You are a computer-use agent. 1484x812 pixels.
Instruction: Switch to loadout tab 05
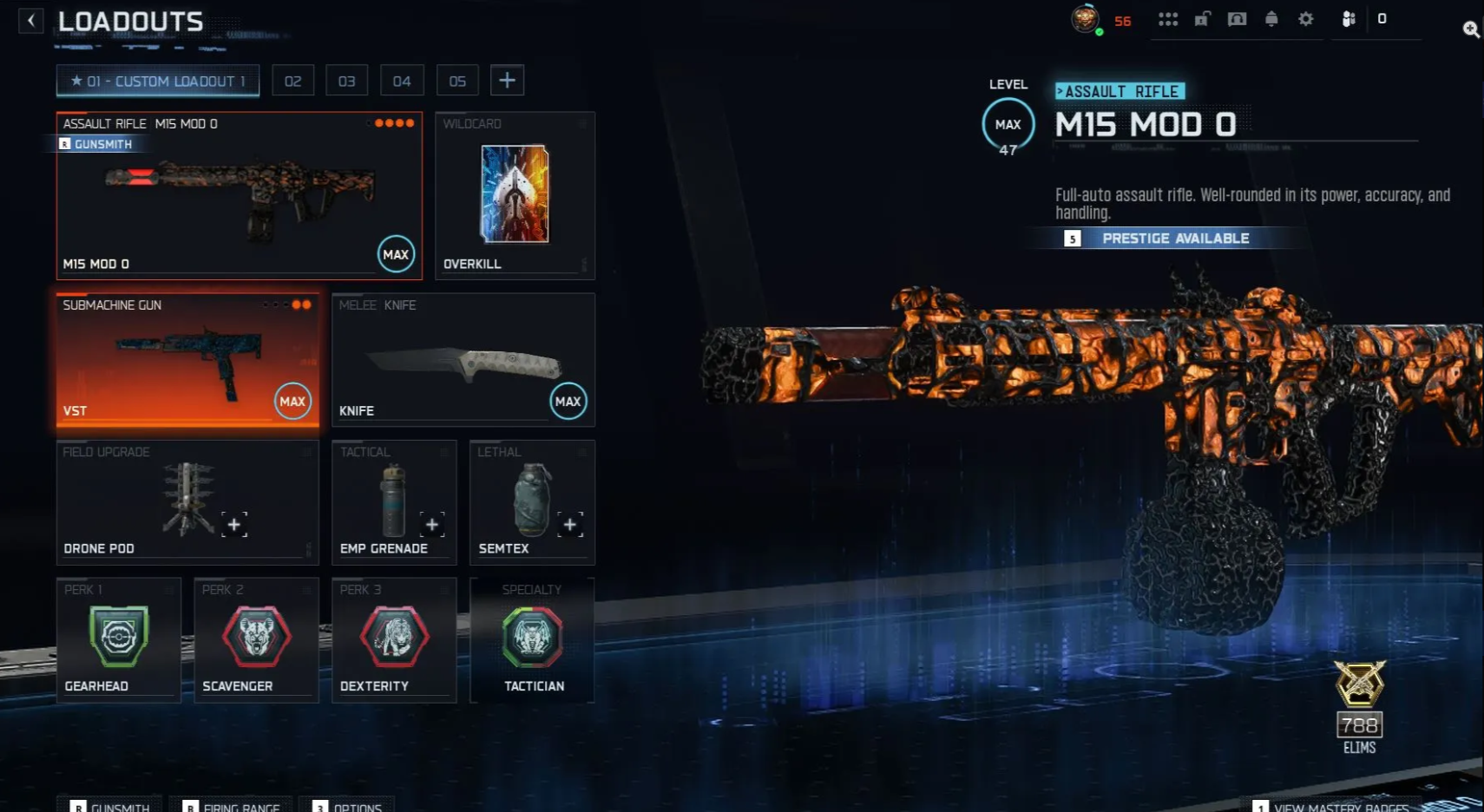pos(457,80)
